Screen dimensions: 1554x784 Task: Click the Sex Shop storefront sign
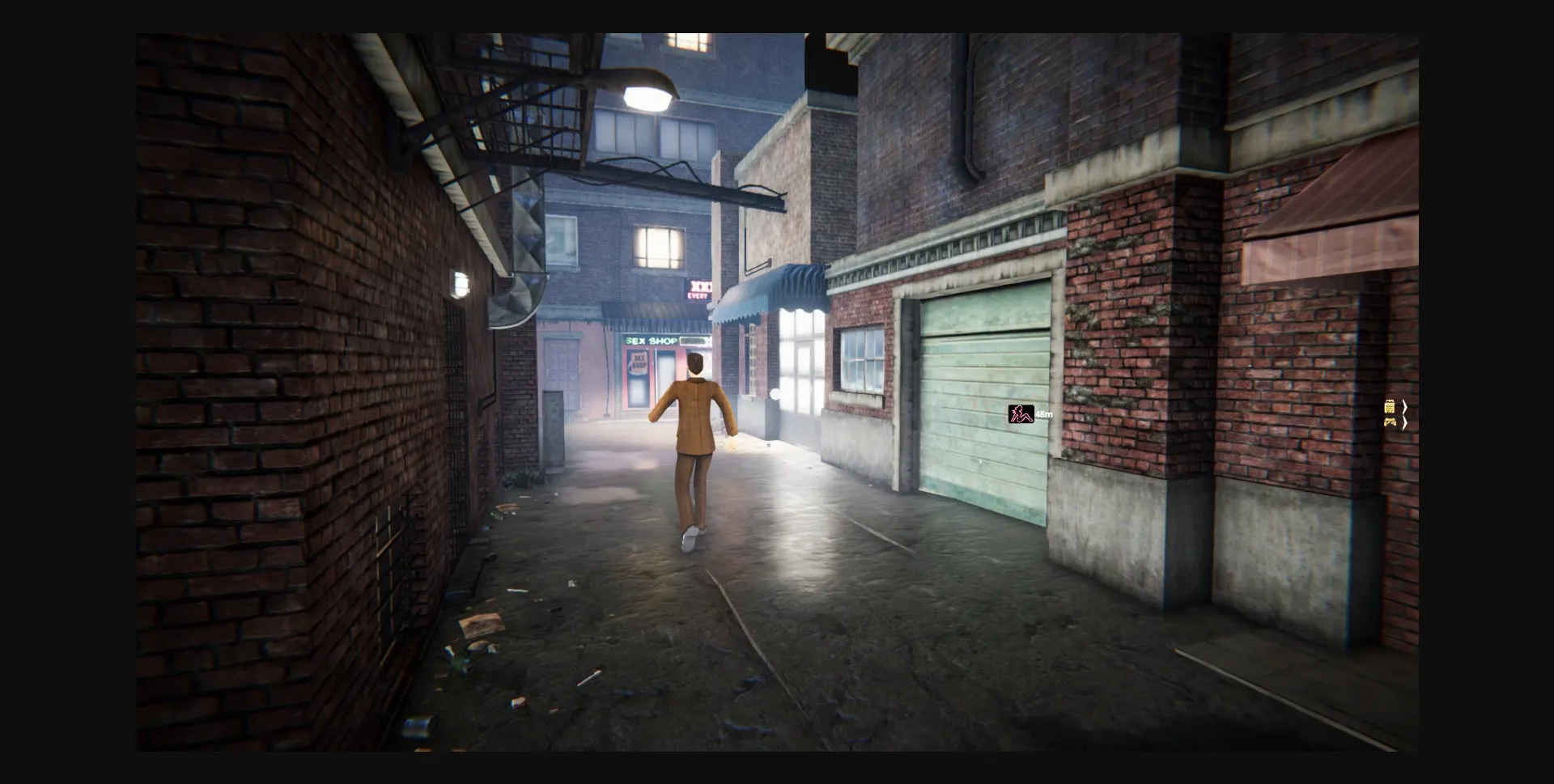pyautogui.click(x=651, y=340)
